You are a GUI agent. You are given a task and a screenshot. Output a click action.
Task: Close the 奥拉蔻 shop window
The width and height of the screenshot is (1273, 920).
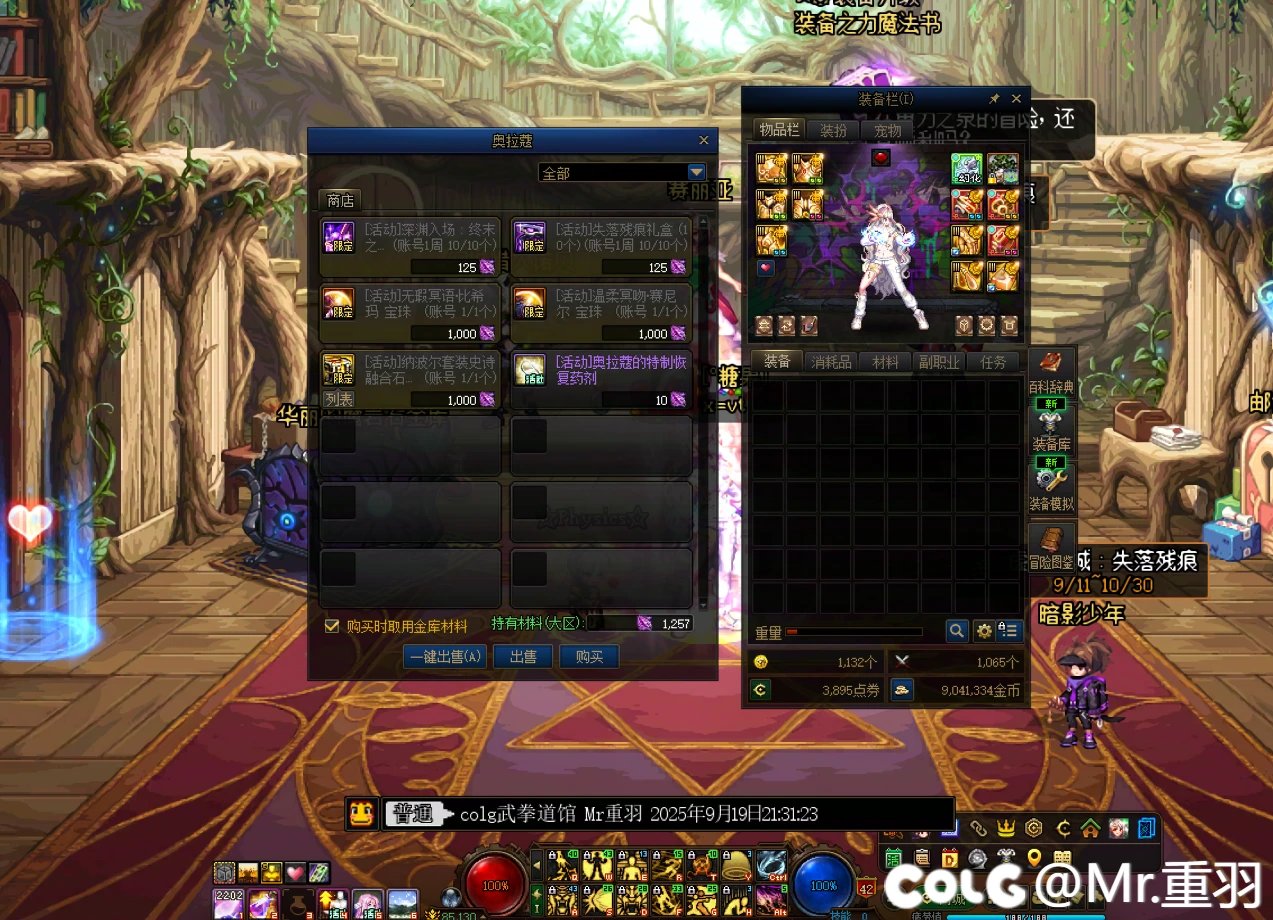click(x=703, y=140)
